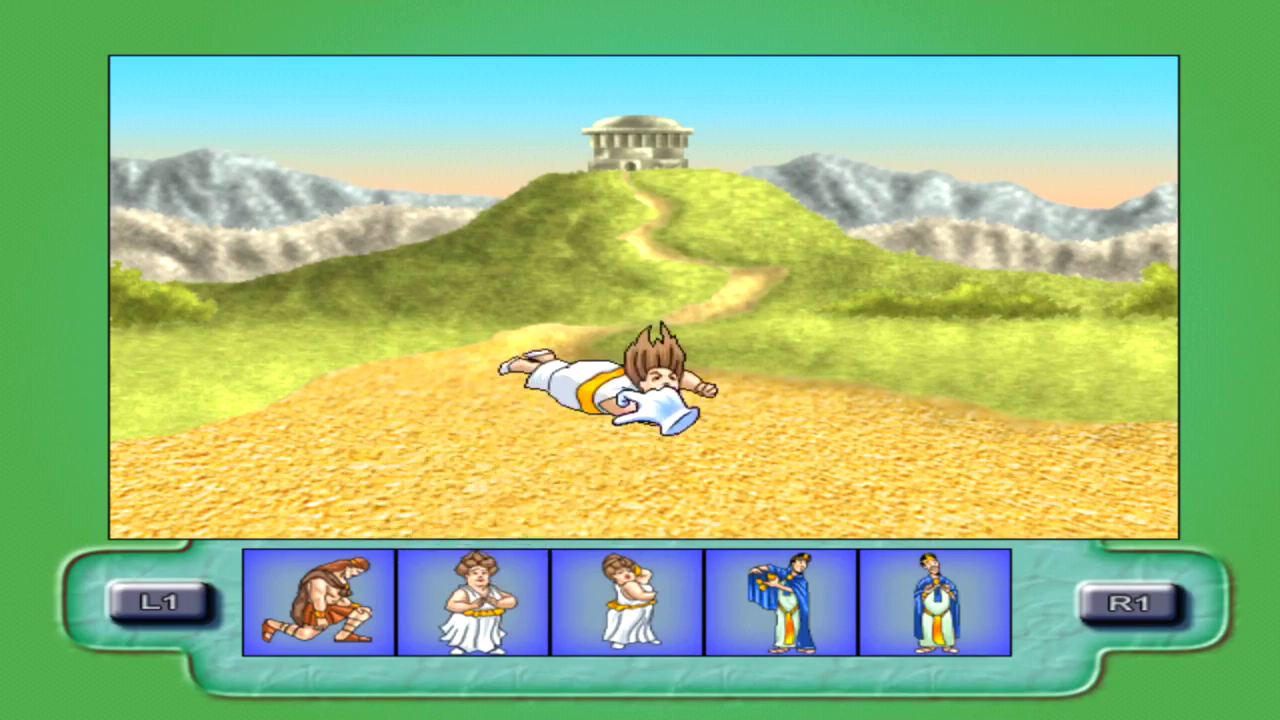Pick the woman turned away in white dress
This screenshot has width=1280, height=720.
(x=627, y=602)
